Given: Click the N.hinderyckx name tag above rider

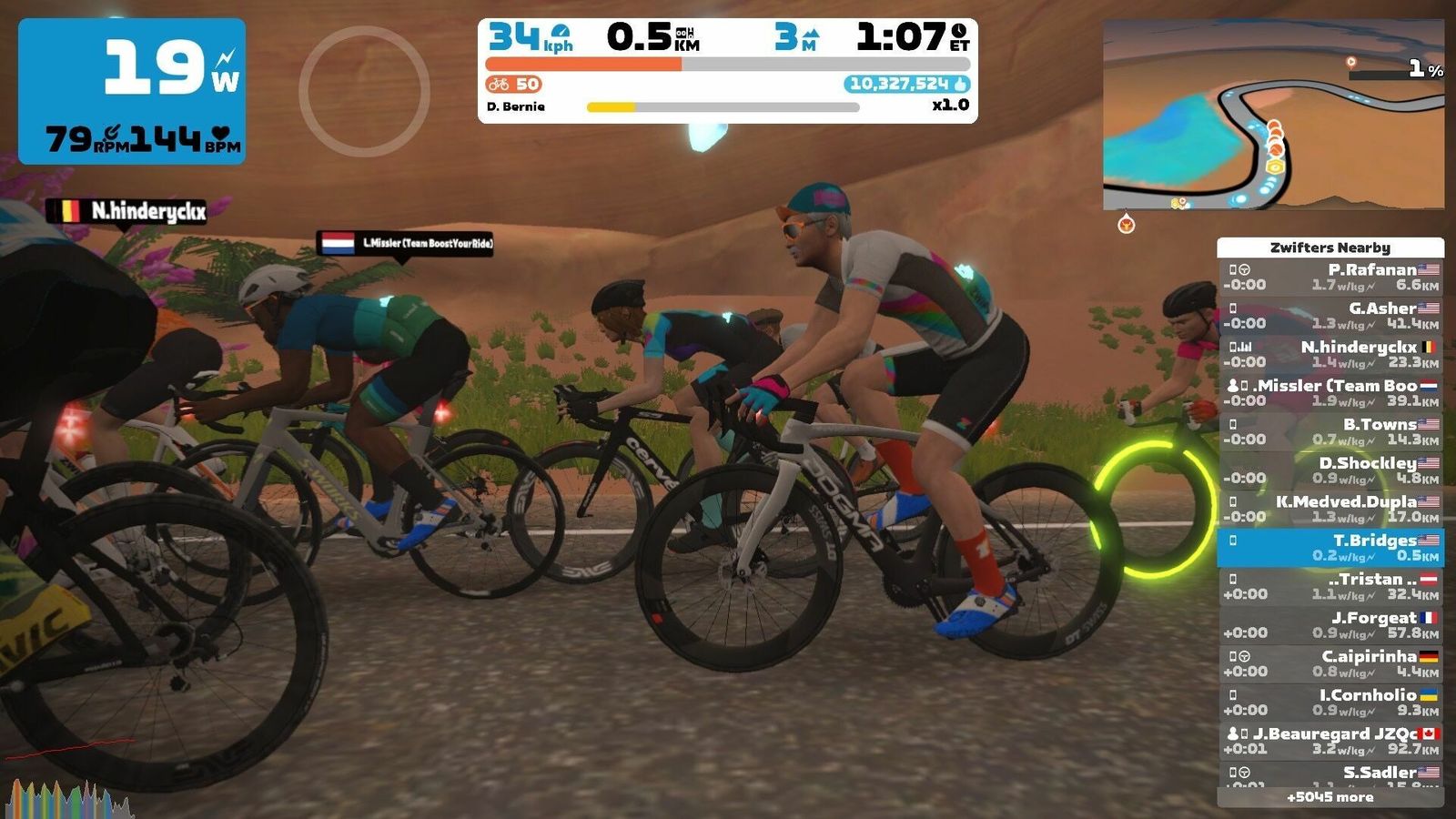Looking at the screenshot, I should pos(128,212).
